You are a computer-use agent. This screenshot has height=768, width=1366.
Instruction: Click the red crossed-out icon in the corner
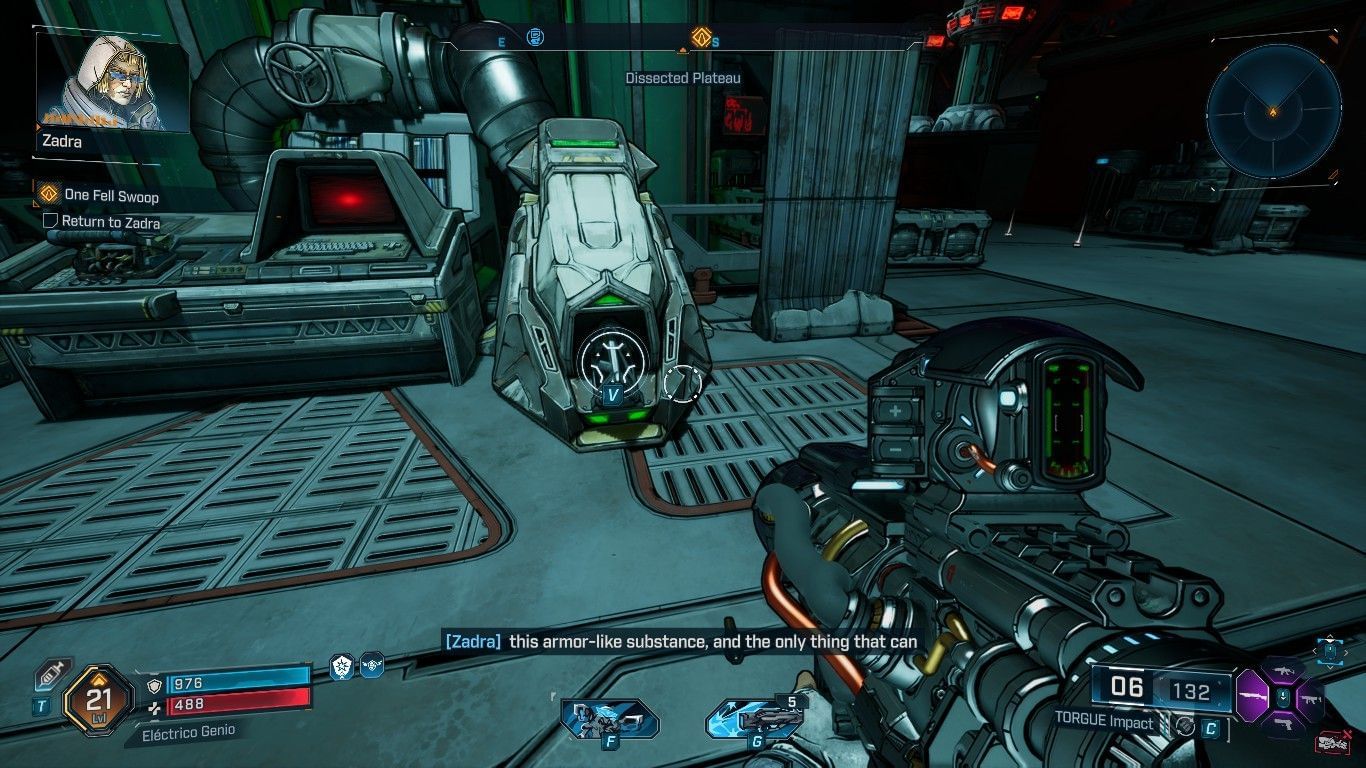[x=1331, y=742]
